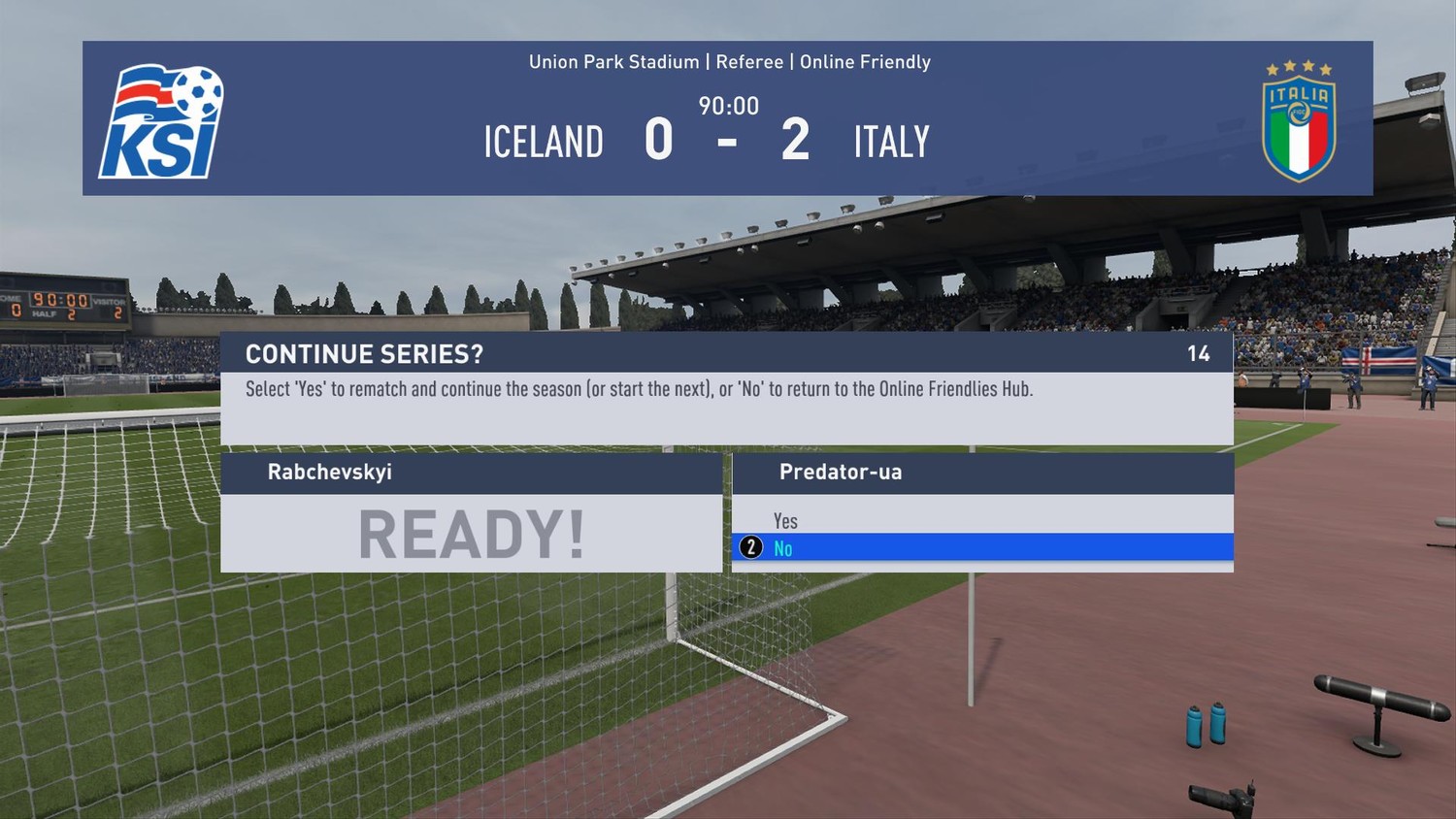Choose 'Yes' to continue the series
1456x819 pixels.
785,521
